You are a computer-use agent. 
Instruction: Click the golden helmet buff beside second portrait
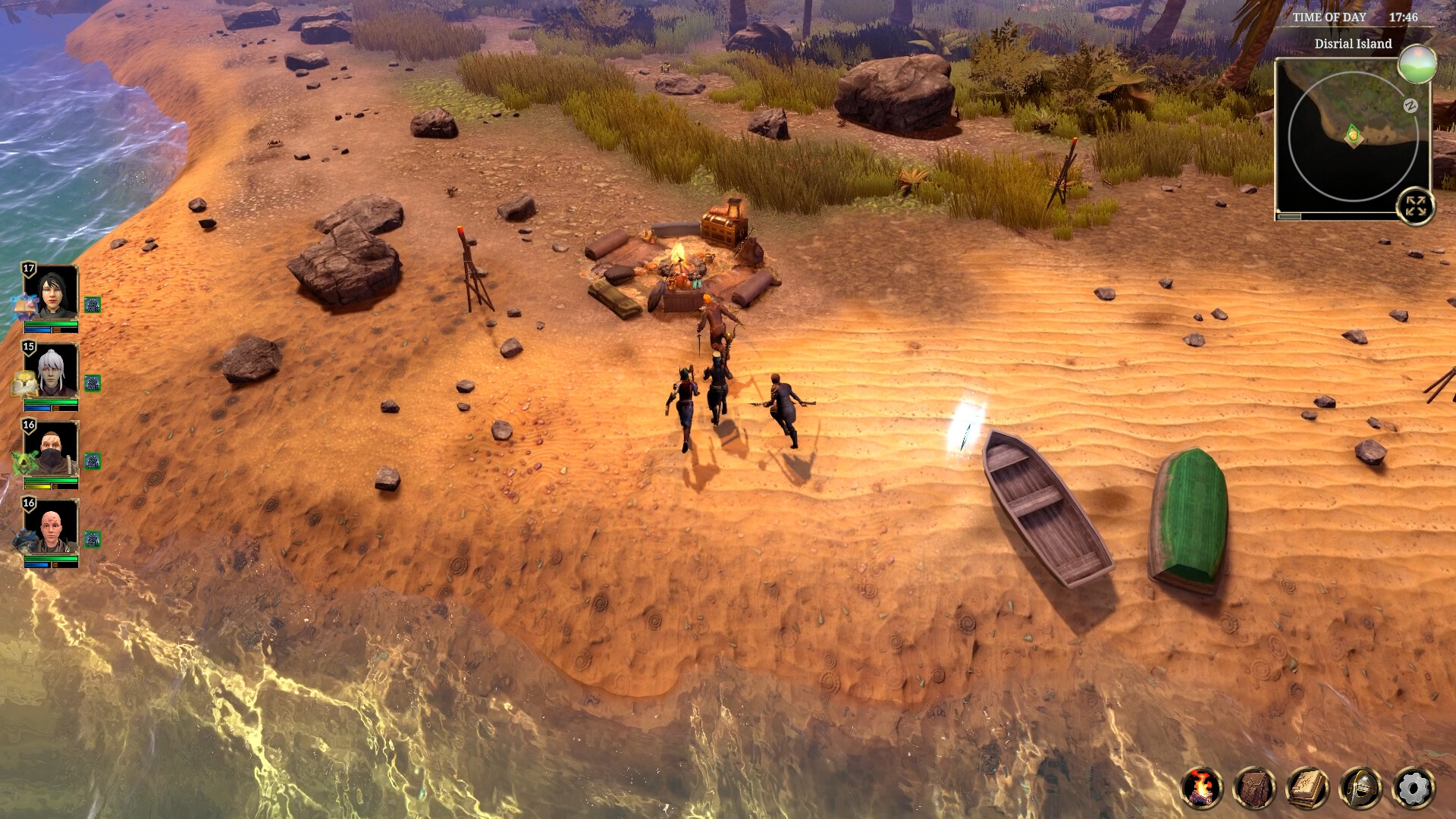tap(23, 383)
